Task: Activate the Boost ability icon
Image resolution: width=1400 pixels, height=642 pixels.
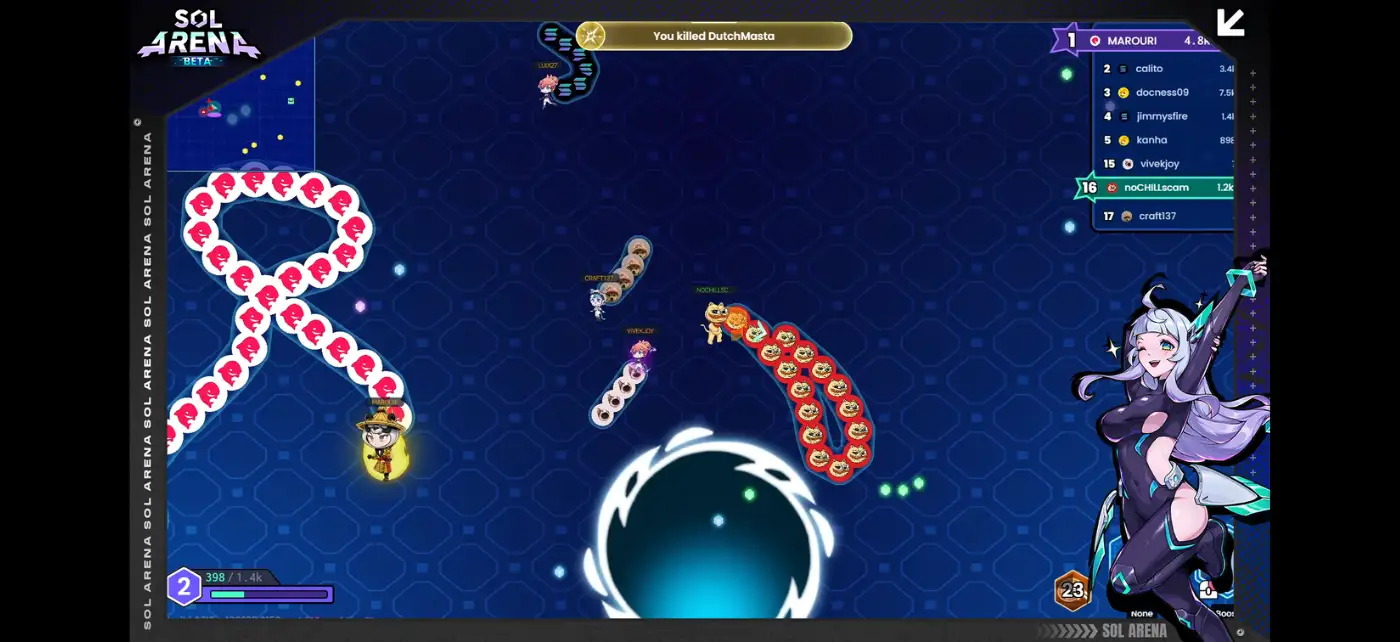Action: (1208, 592)
